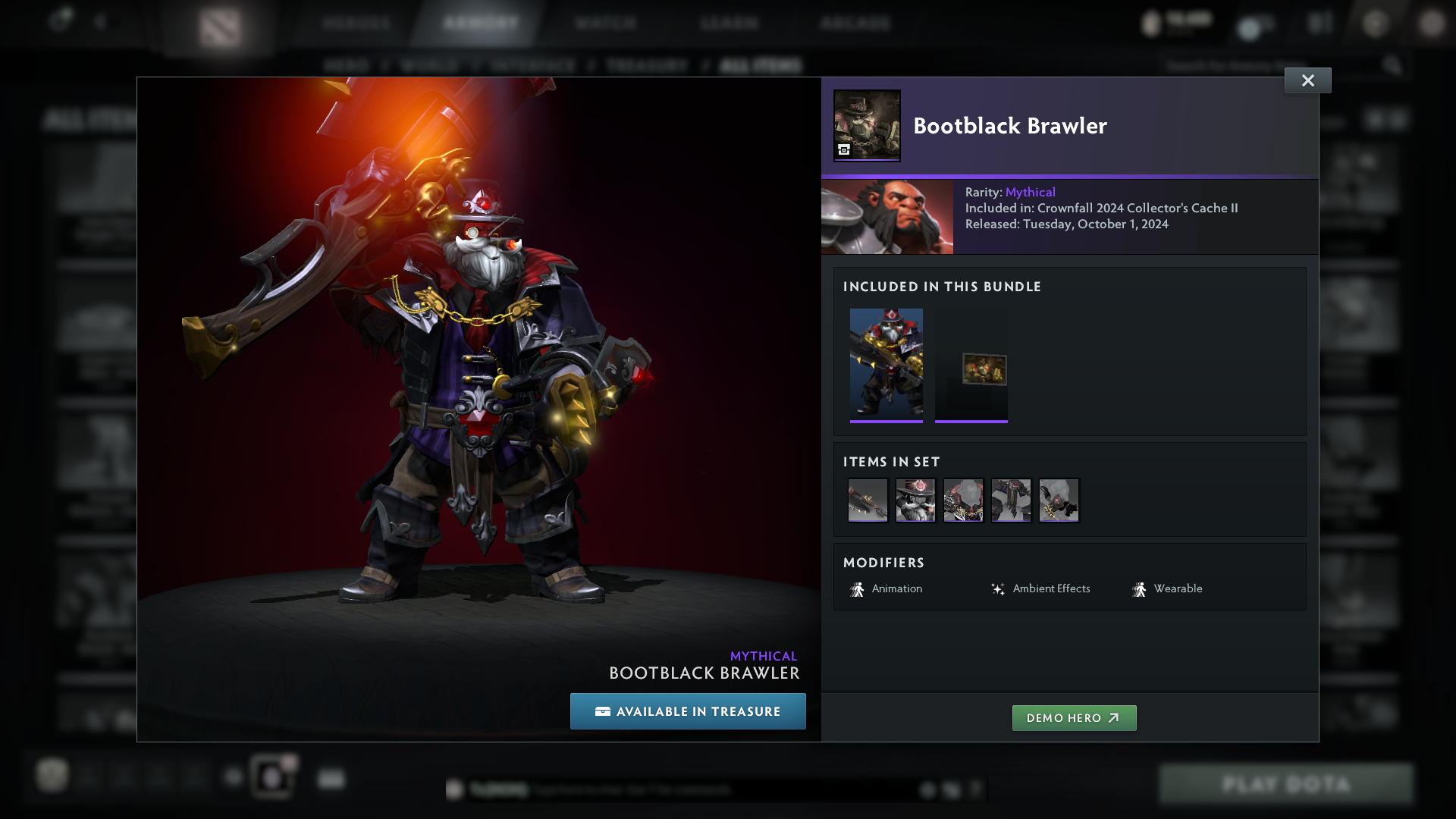The image size is (1456, 819).
Task: Launch Demo Hero mode
Action: tap(1074, 718)
